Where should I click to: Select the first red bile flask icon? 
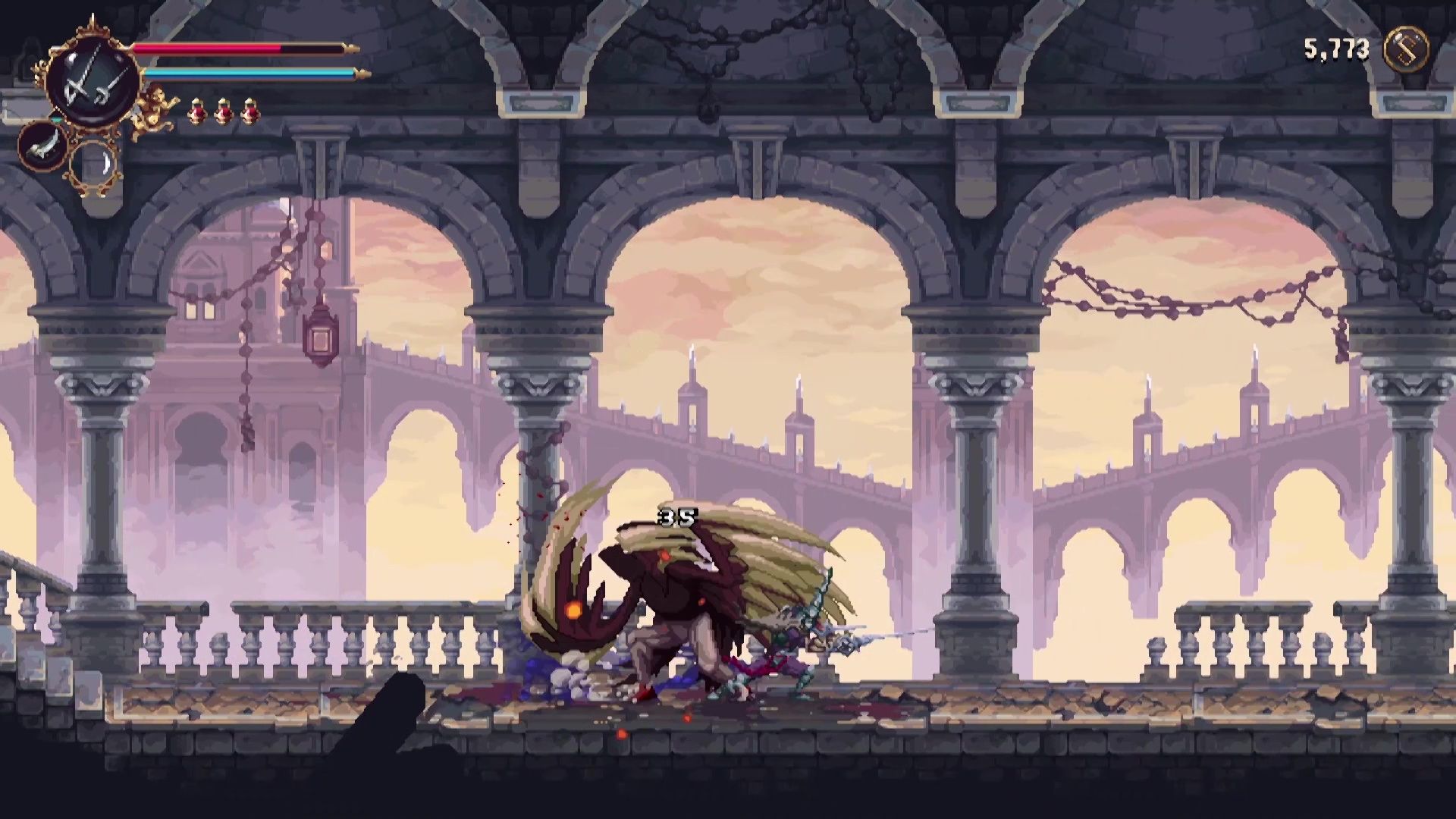point(198,112)
